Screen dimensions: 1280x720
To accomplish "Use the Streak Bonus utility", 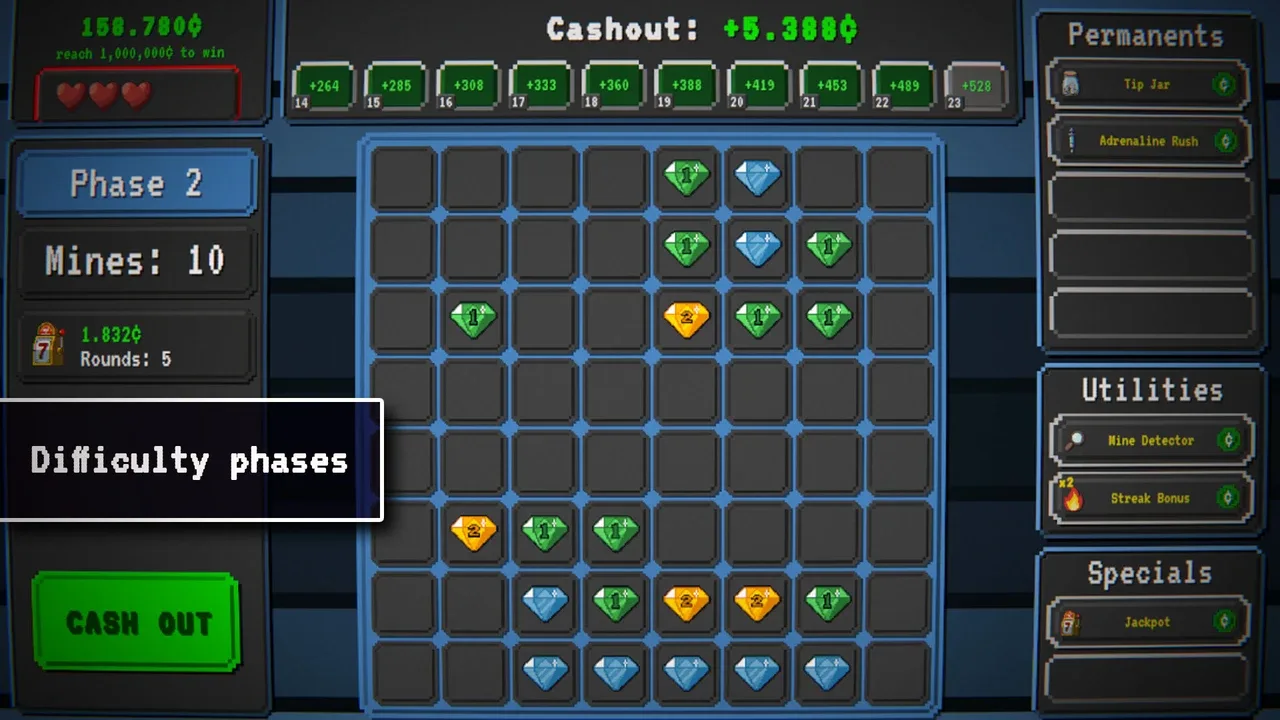I will (1151, 497).
